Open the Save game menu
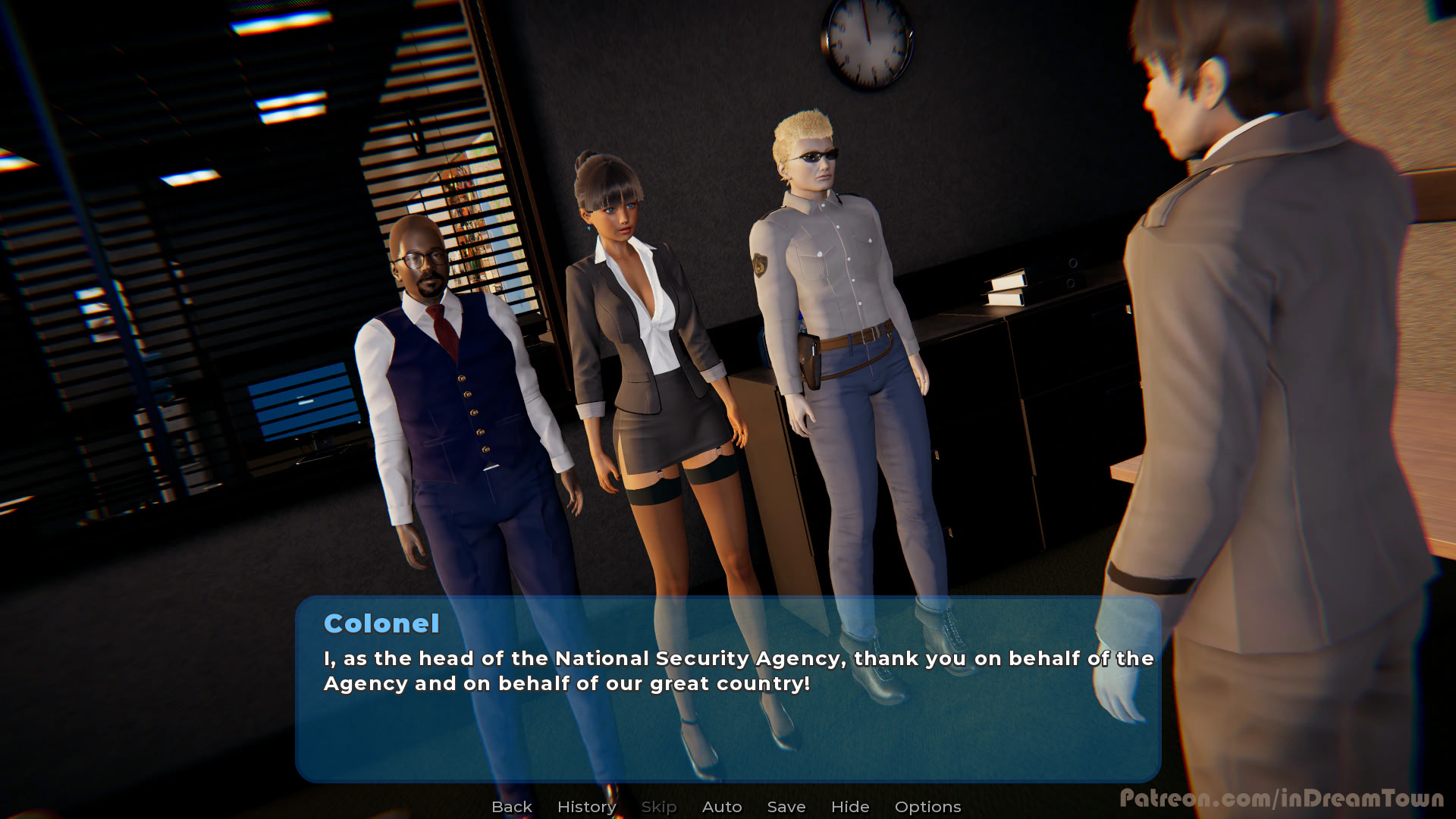Image resolution: width=1456 pixels, height=819 pixels. pyautogui.click(x=786, y=807)
